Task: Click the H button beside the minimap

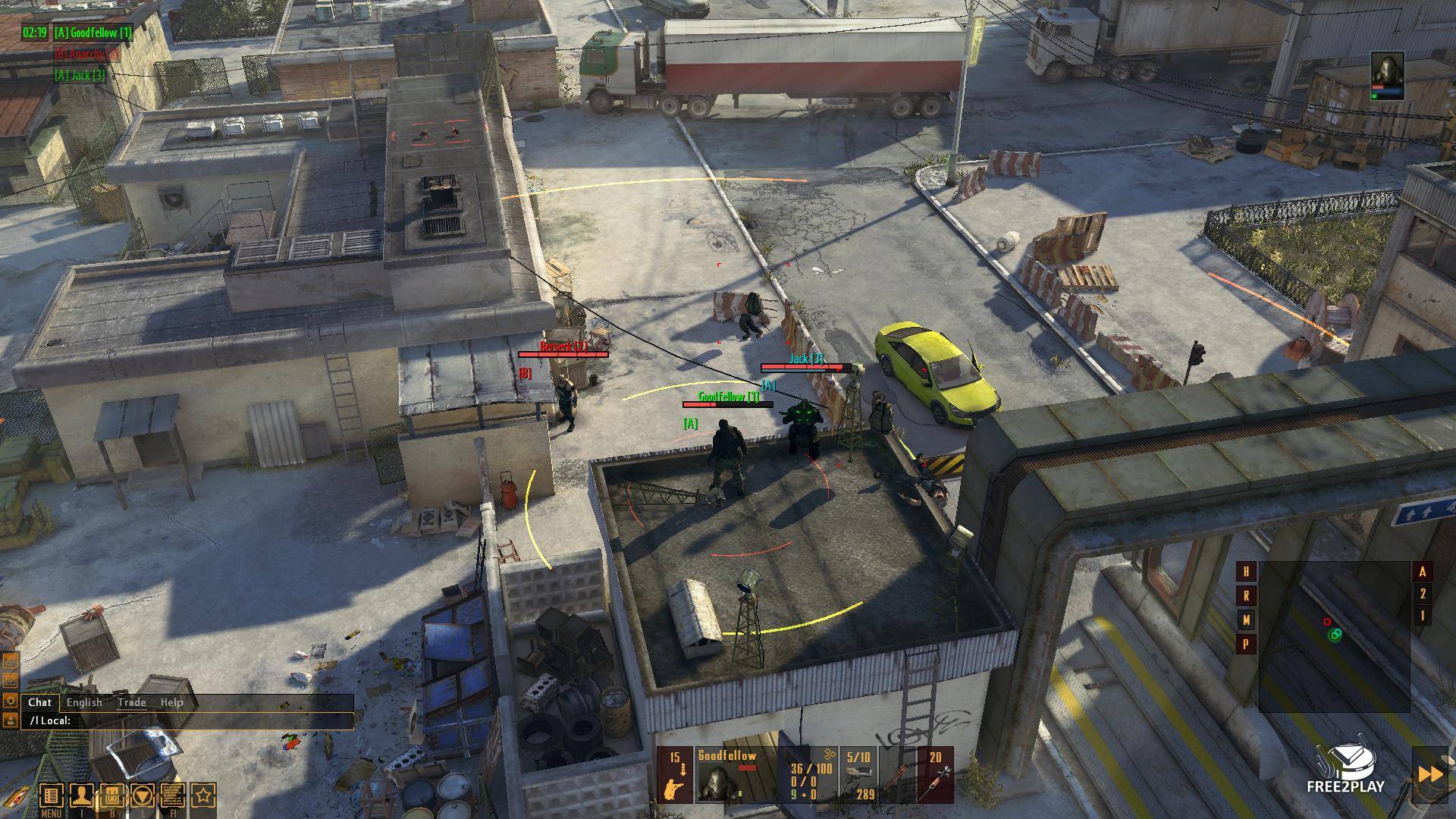Action: (x=1246, y=572)
